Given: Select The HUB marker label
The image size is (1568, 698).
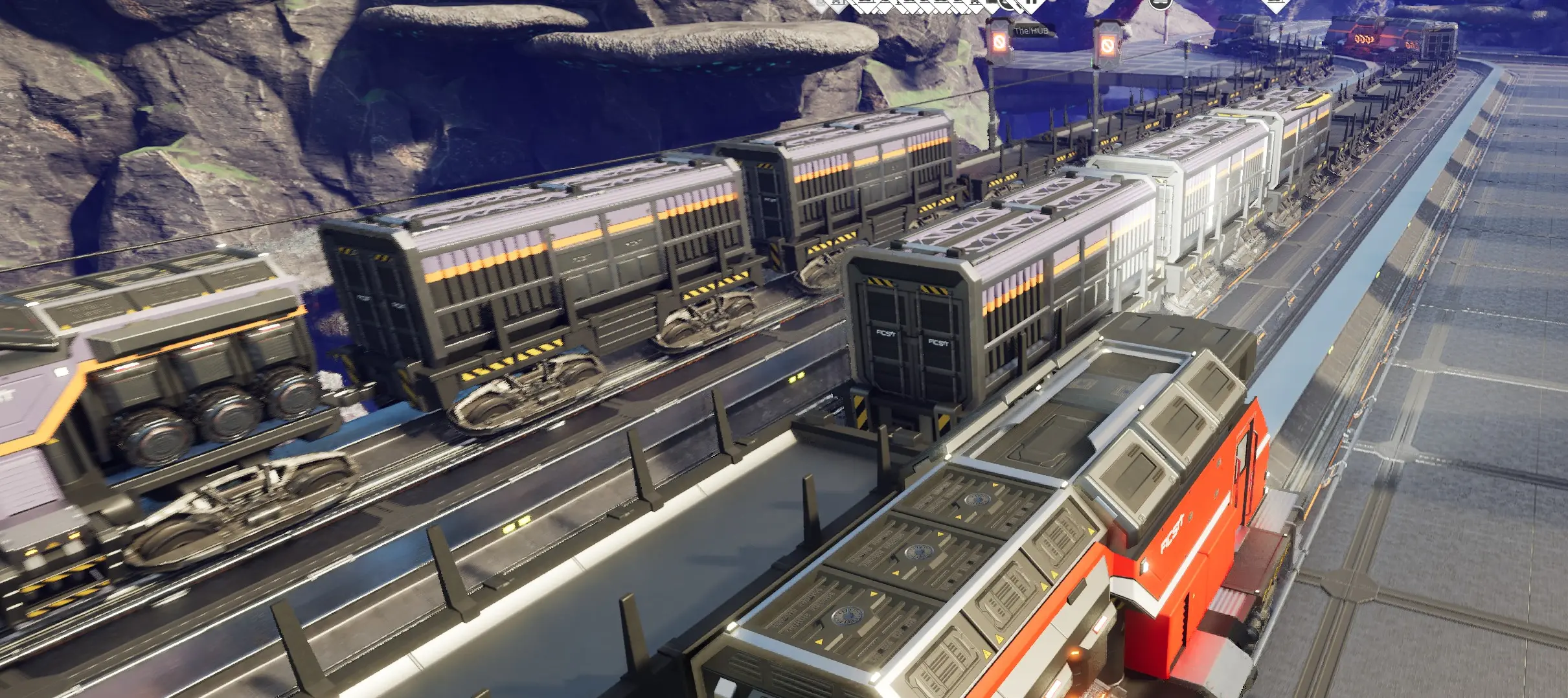Looking at the screenshot, I should (x=1030, y=30).
